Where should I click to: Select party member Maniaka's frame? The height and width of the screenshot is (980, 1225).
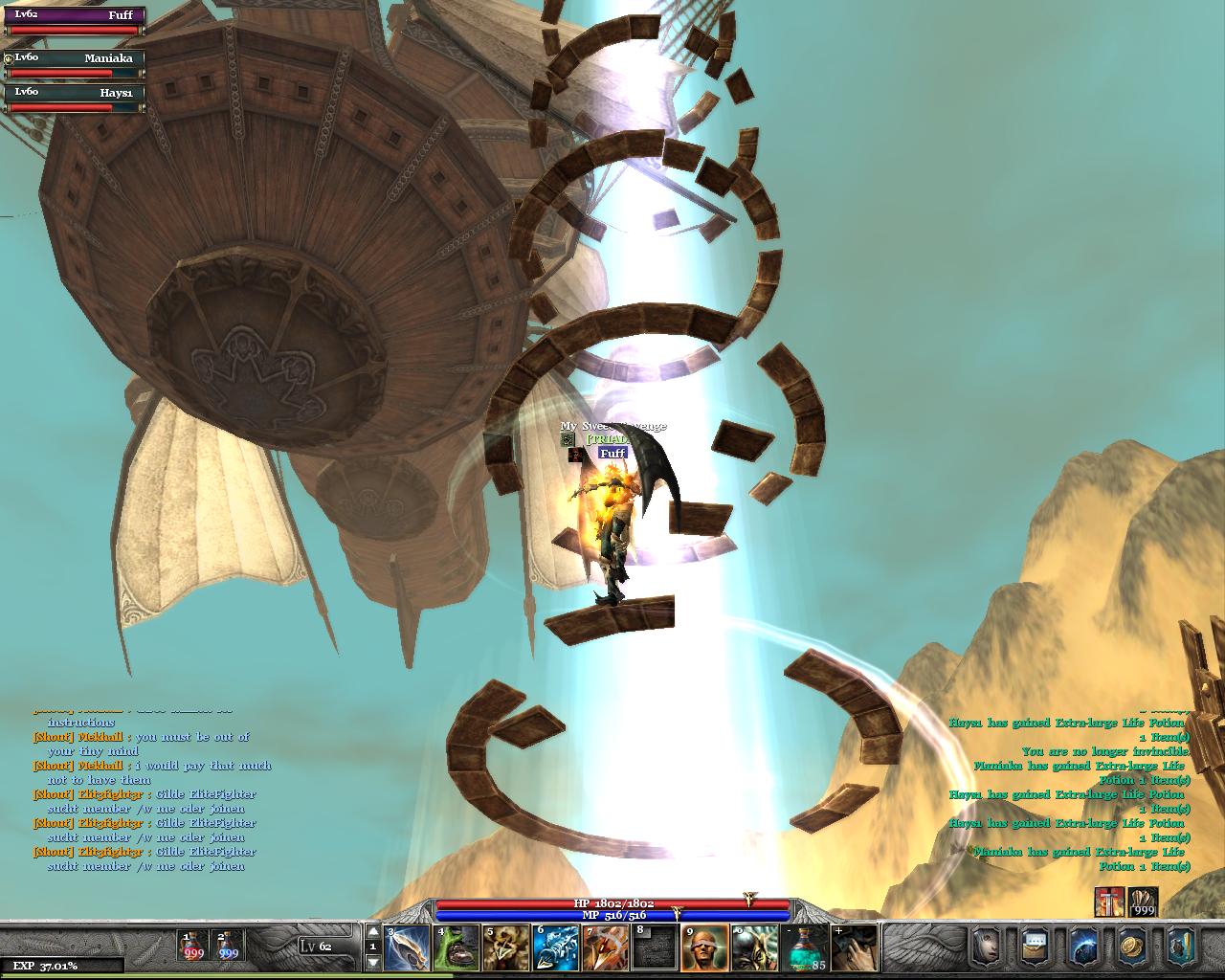[x=75, y=65]
